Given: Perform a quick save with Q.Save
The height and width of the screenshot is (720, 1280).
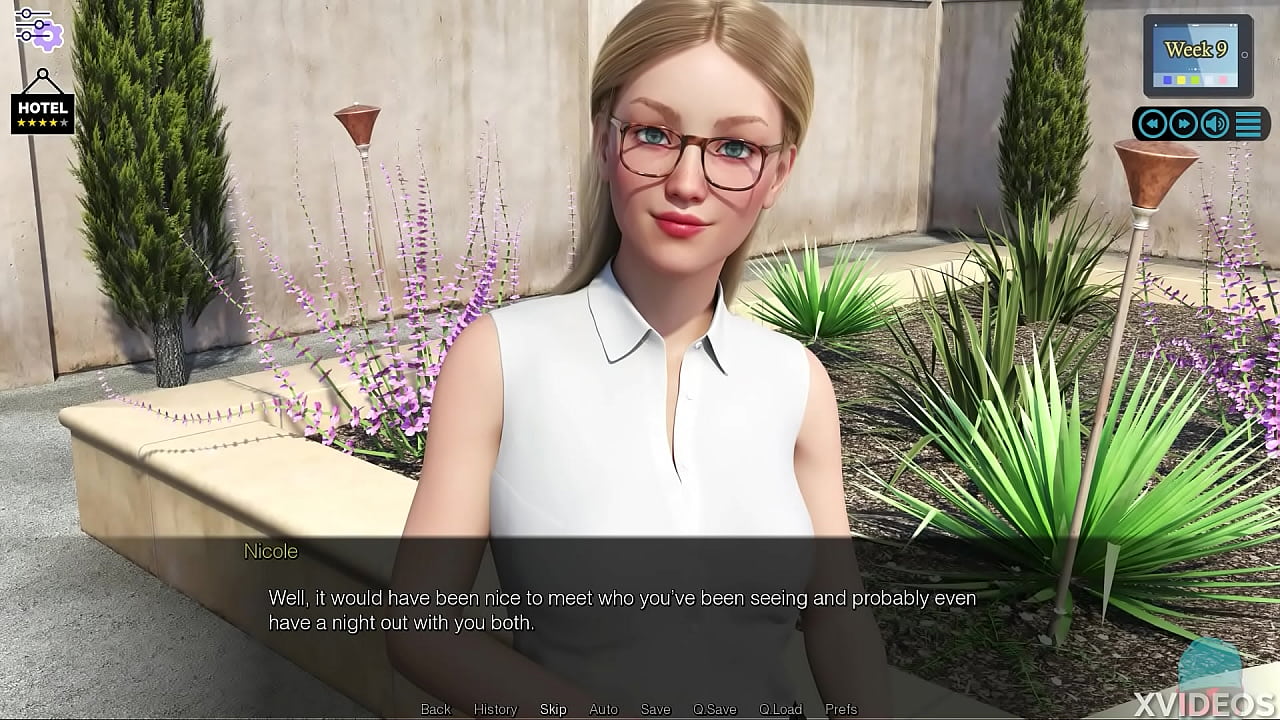Looking at the screenshot, I should 714,709.
